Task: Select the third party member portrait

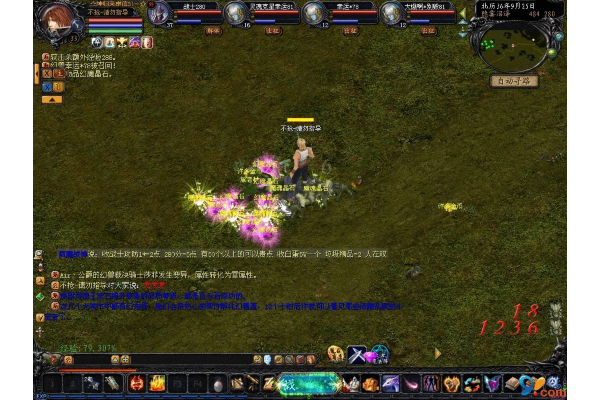Action: 314,13
